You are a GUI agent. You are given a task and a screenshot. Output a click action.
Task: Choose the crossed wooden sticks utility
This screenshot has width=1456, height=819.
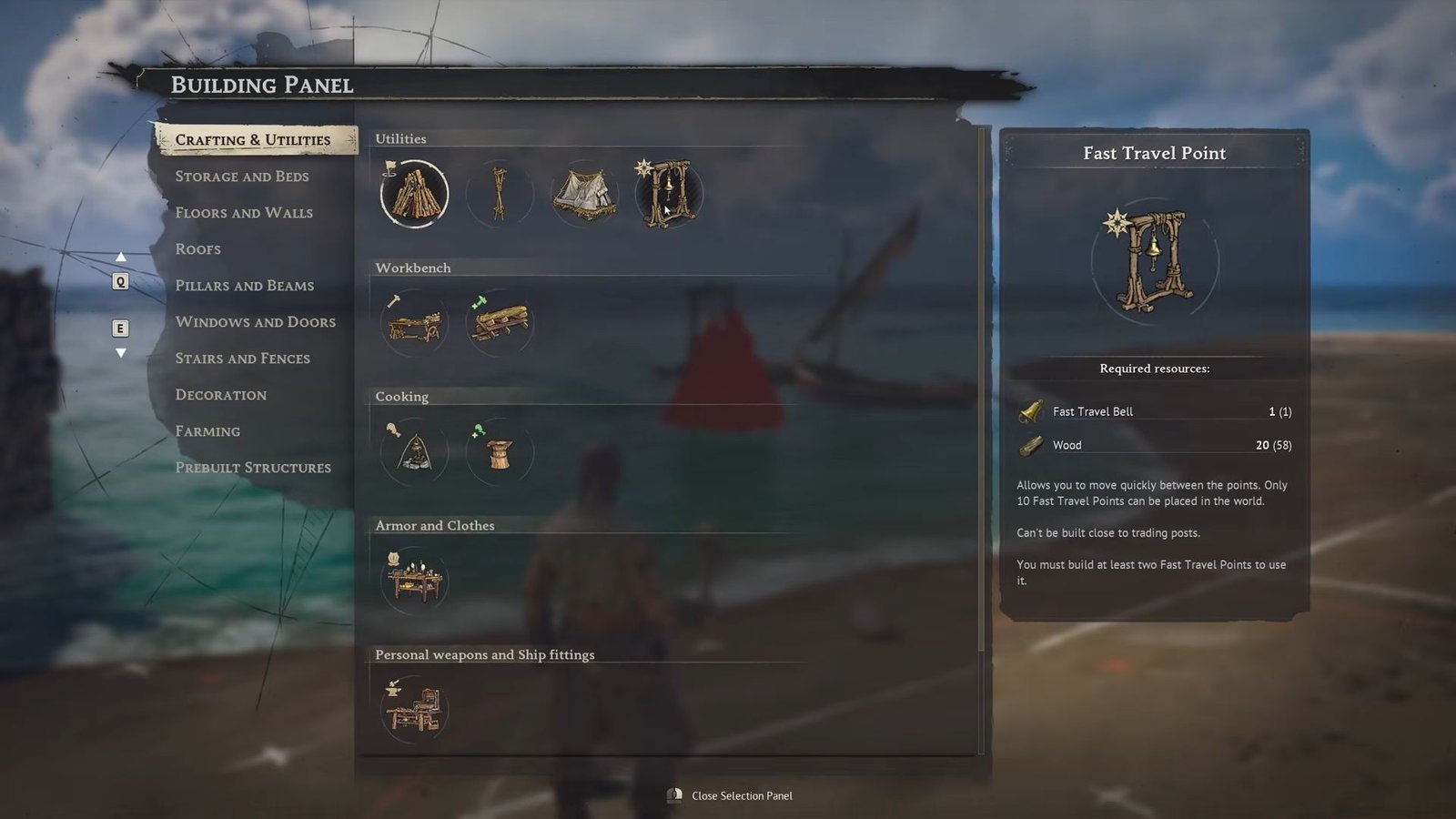499,194
